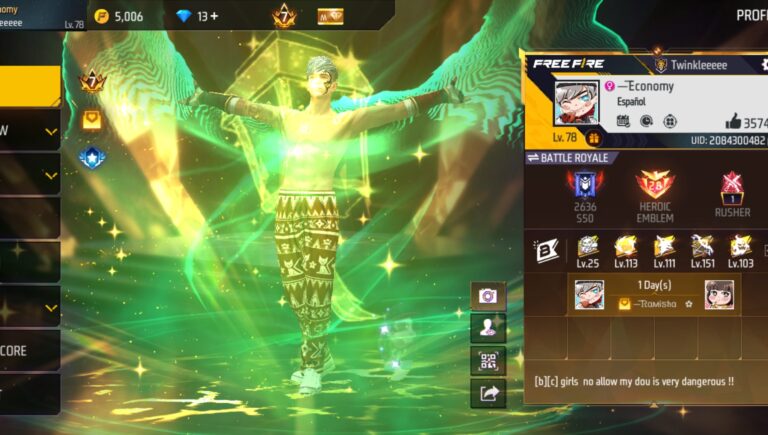Show the profile QR code
768x435 pixels.
click(x=488, y=360)
